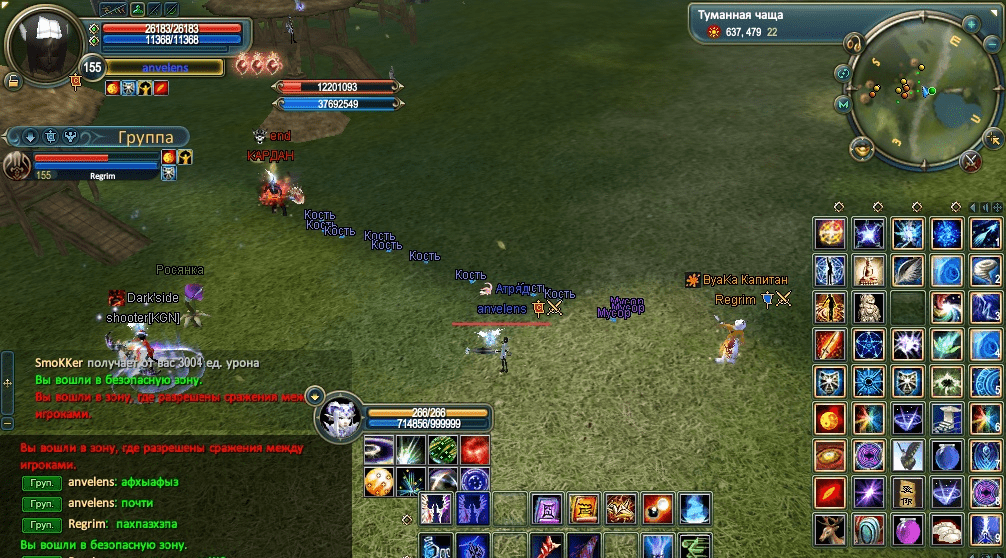The height and width of the screenshot is (558, 1006).
Task: Activate the deer head skill icon
Action: pyautogui.click(x=829, y=528)
